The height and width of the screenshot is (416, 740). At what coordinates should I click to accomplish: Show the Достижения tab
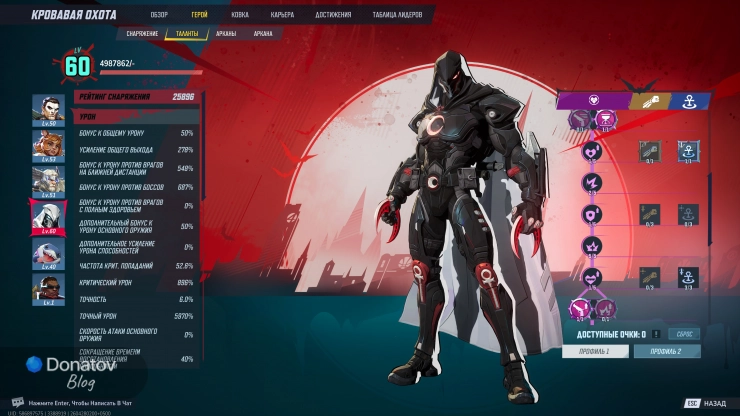tap(334, 15)
